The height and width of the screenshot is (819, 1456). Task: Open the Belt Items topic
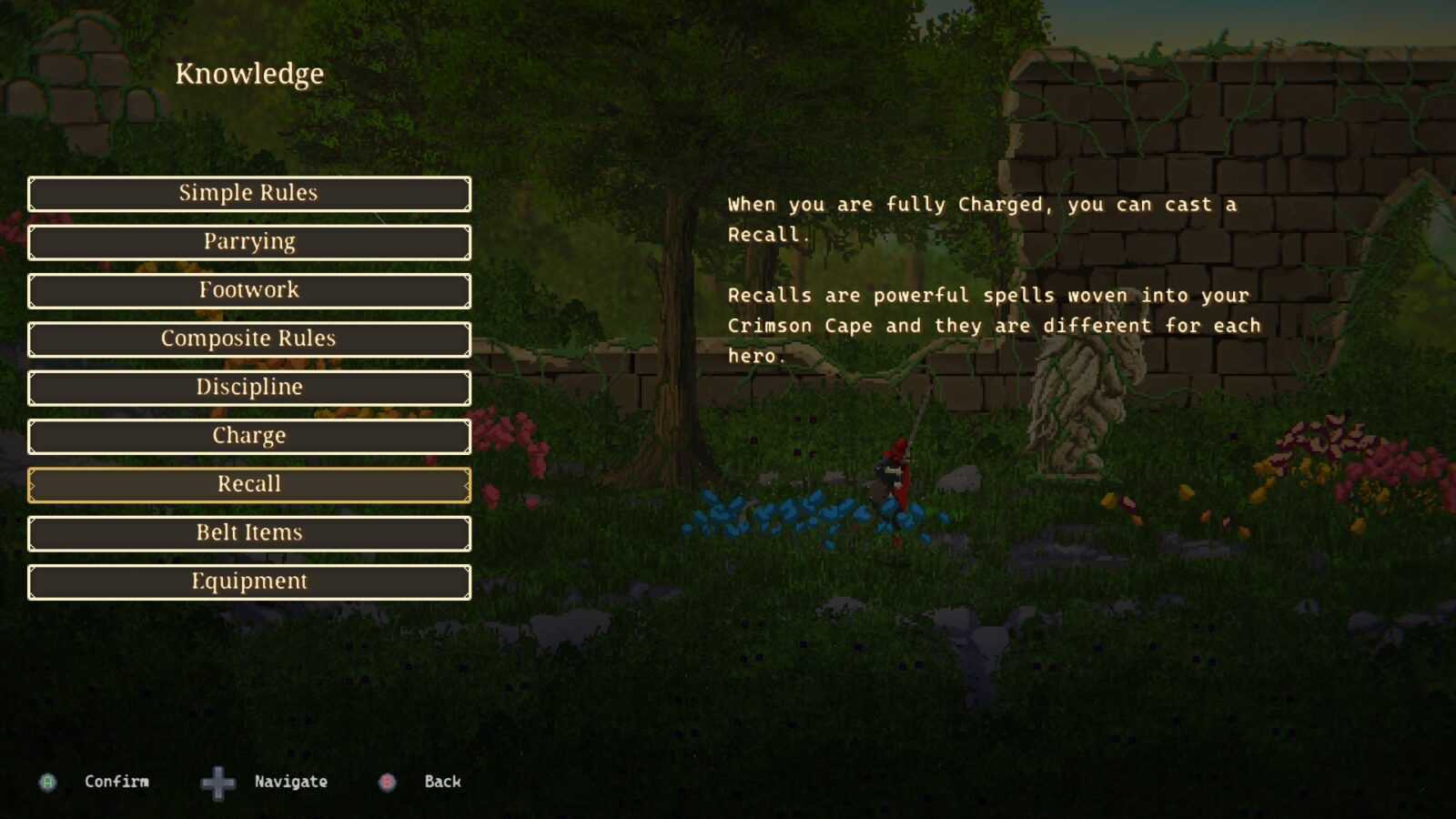pyautogui.click(x=248, y=533)
